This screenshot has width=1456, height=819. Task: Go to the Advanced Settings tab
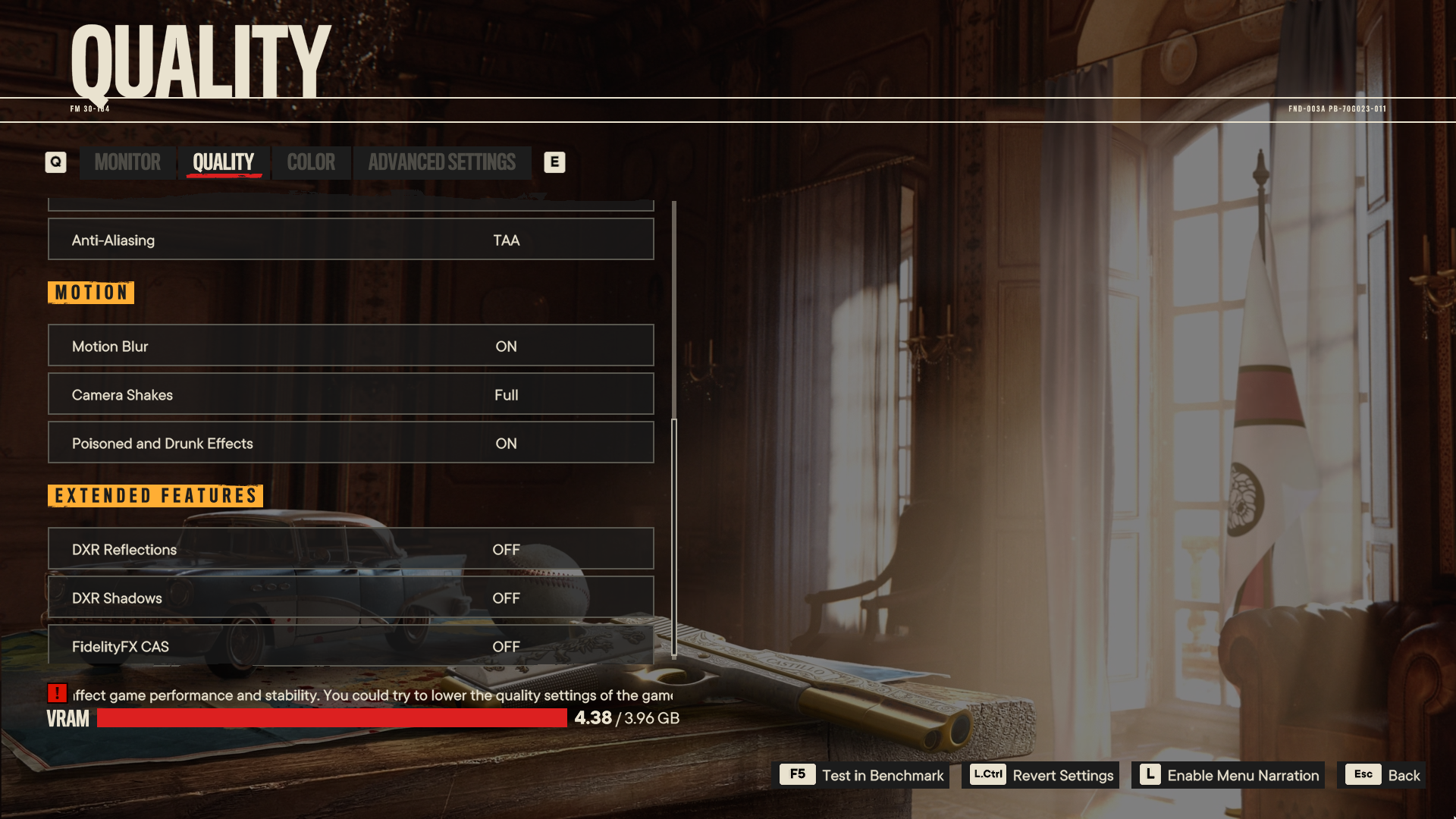point(441,162)
